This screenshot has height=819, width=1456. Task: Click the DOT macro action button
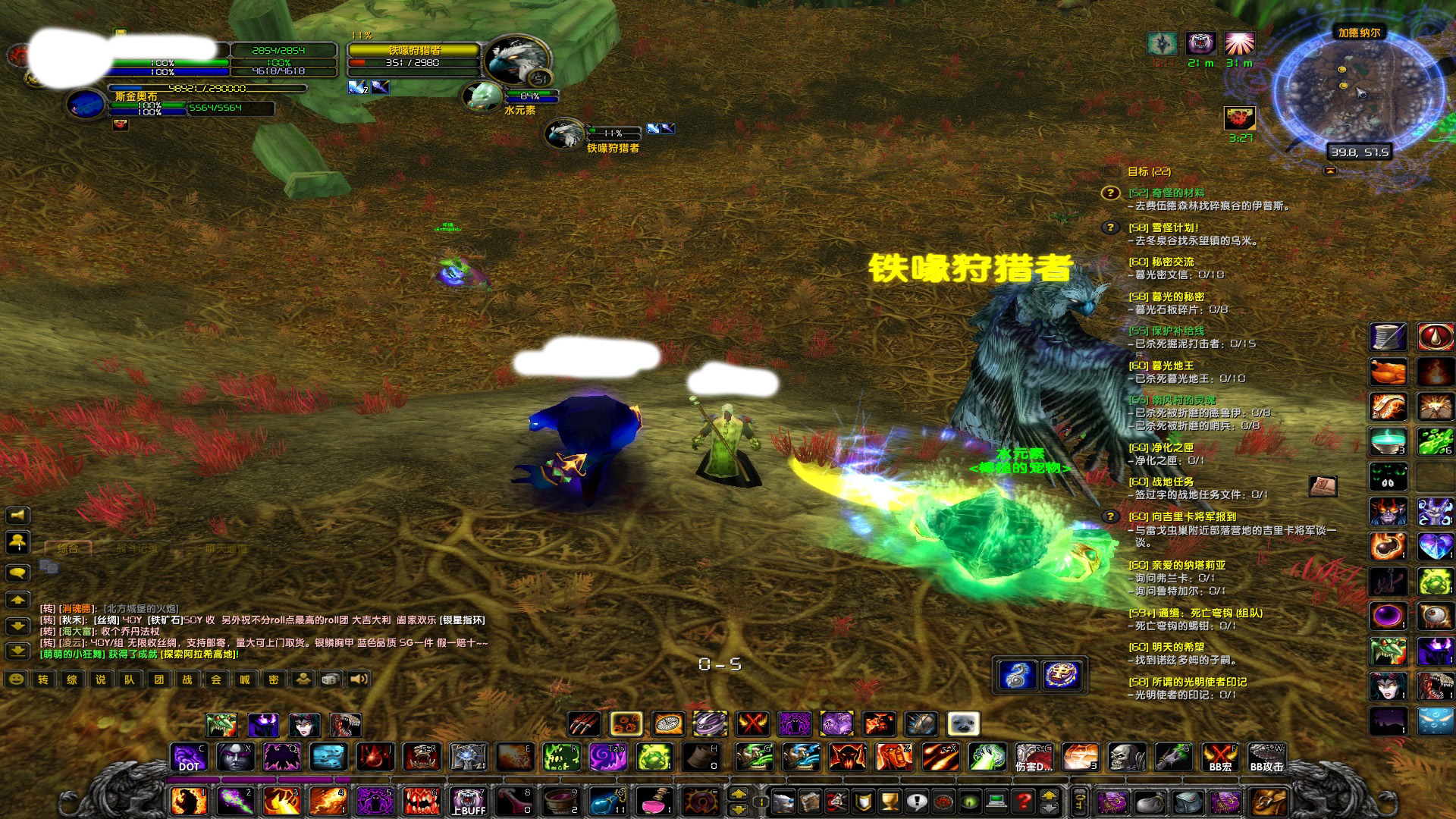point(189,758)
